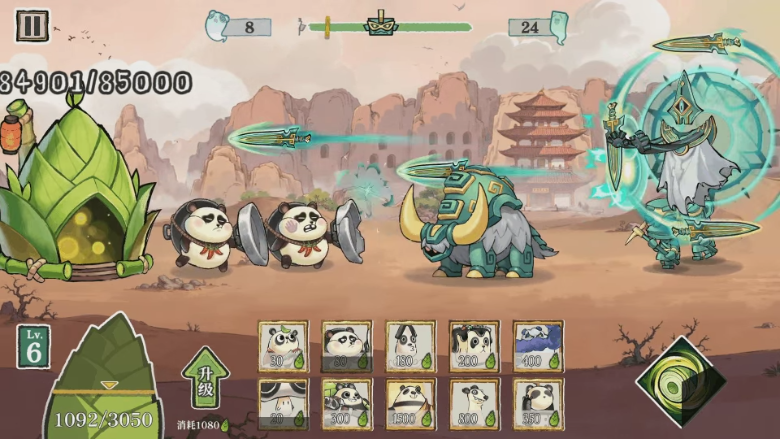Activate the green spiral special skill

pyautogui.click(x=680, y=382)
